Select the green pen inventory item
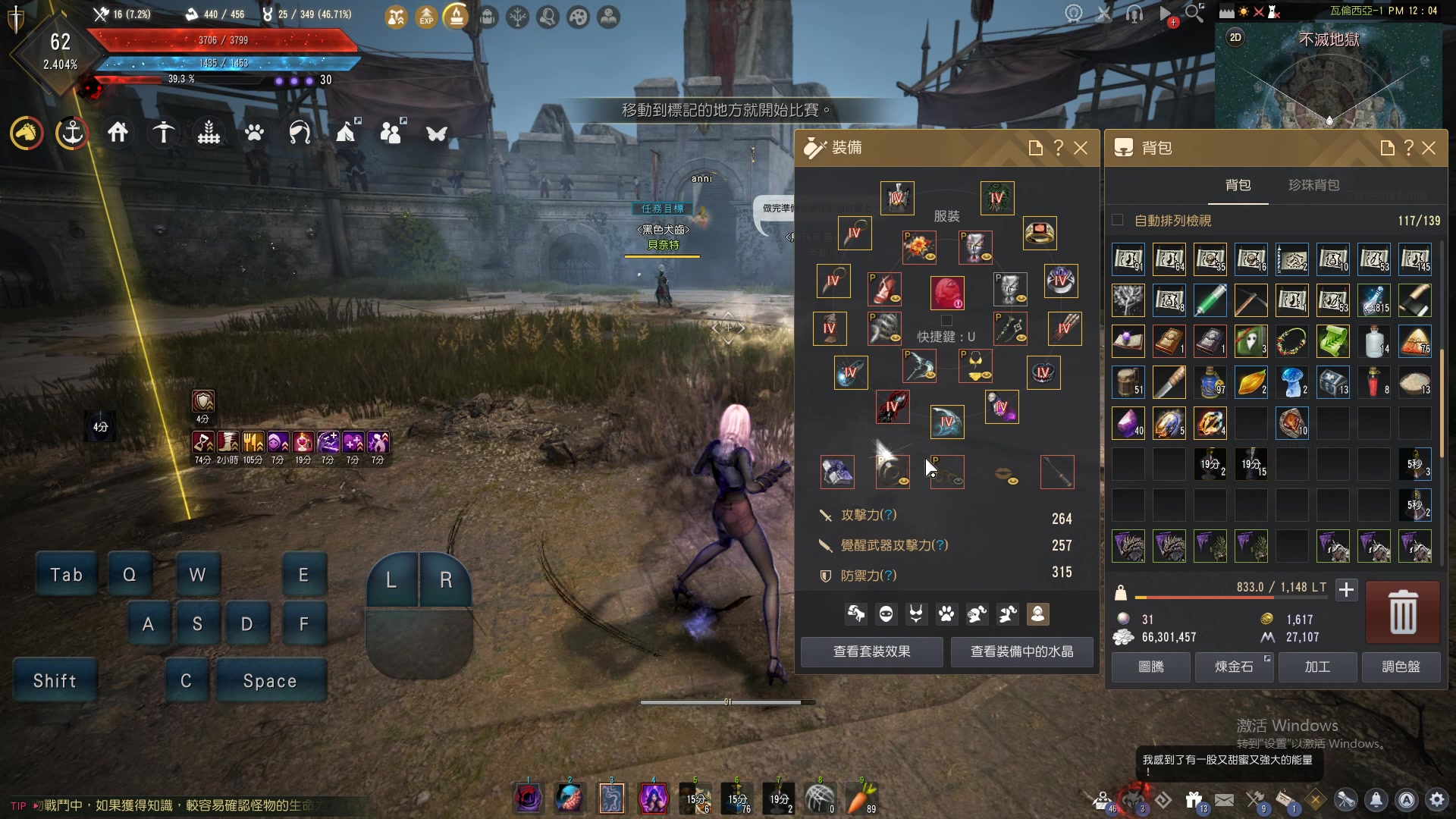 [1210, 300]
